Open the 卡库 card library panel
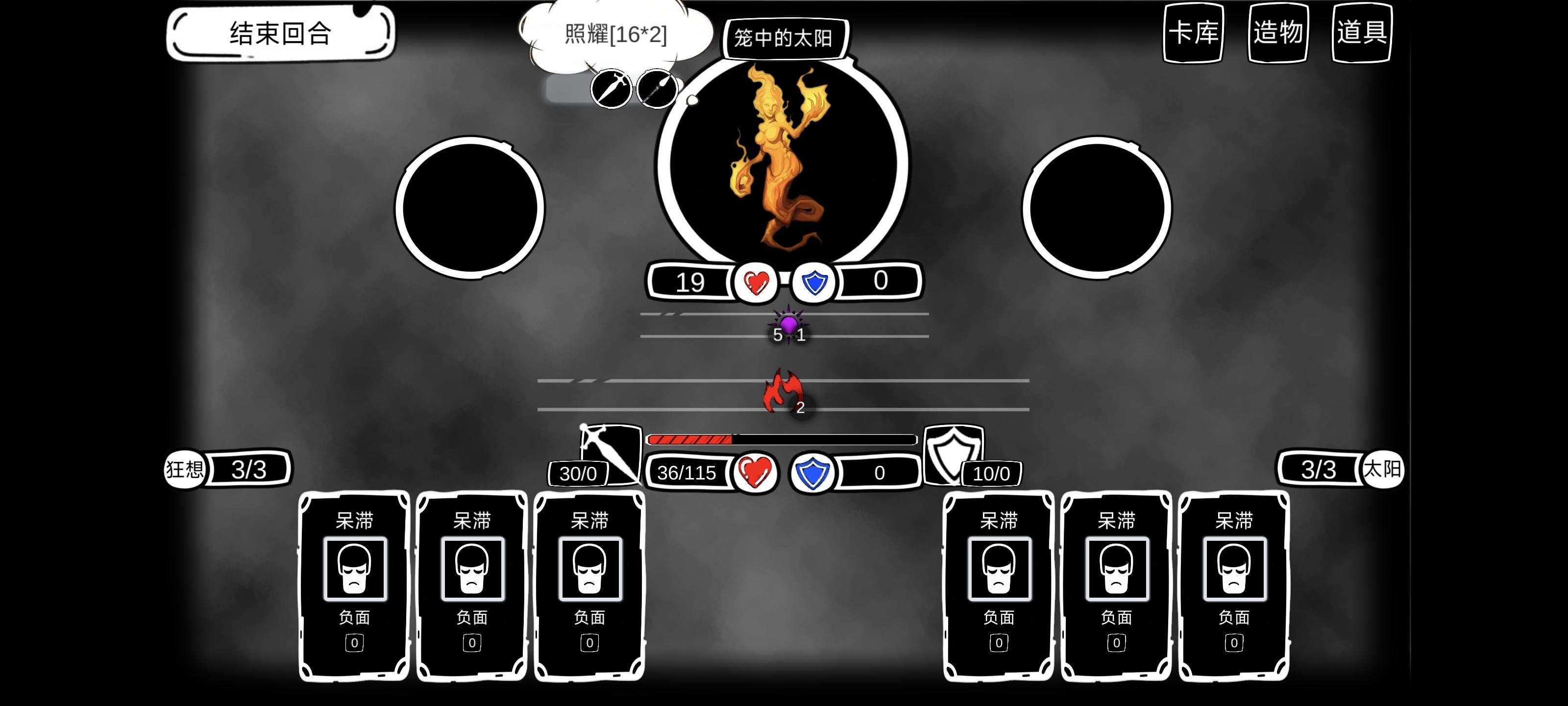This screenshot has width=1568, height=706. click(1193, 35)
